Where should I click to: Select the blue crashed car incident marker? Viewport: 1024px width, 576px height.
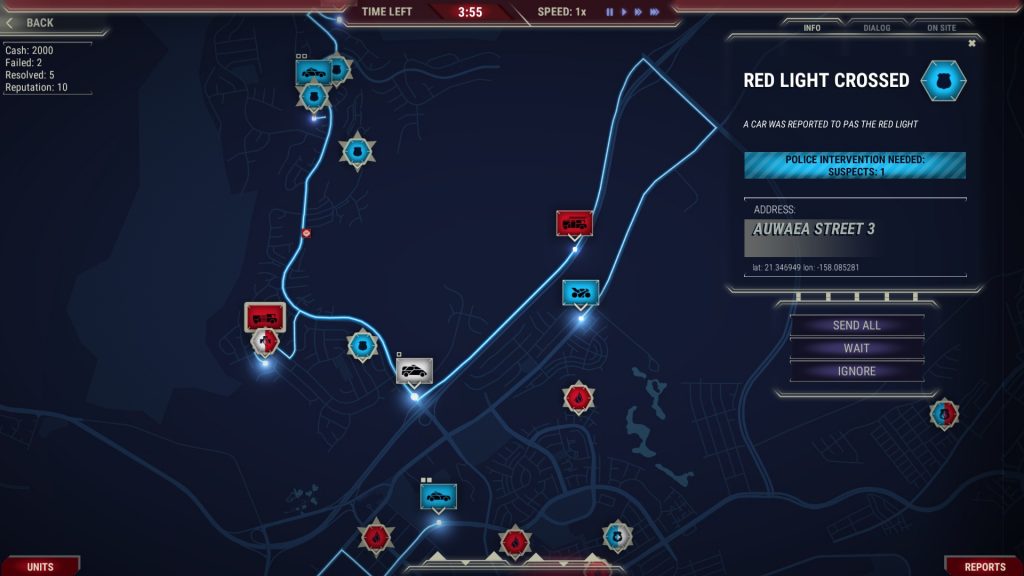click(x=580, y=292)
